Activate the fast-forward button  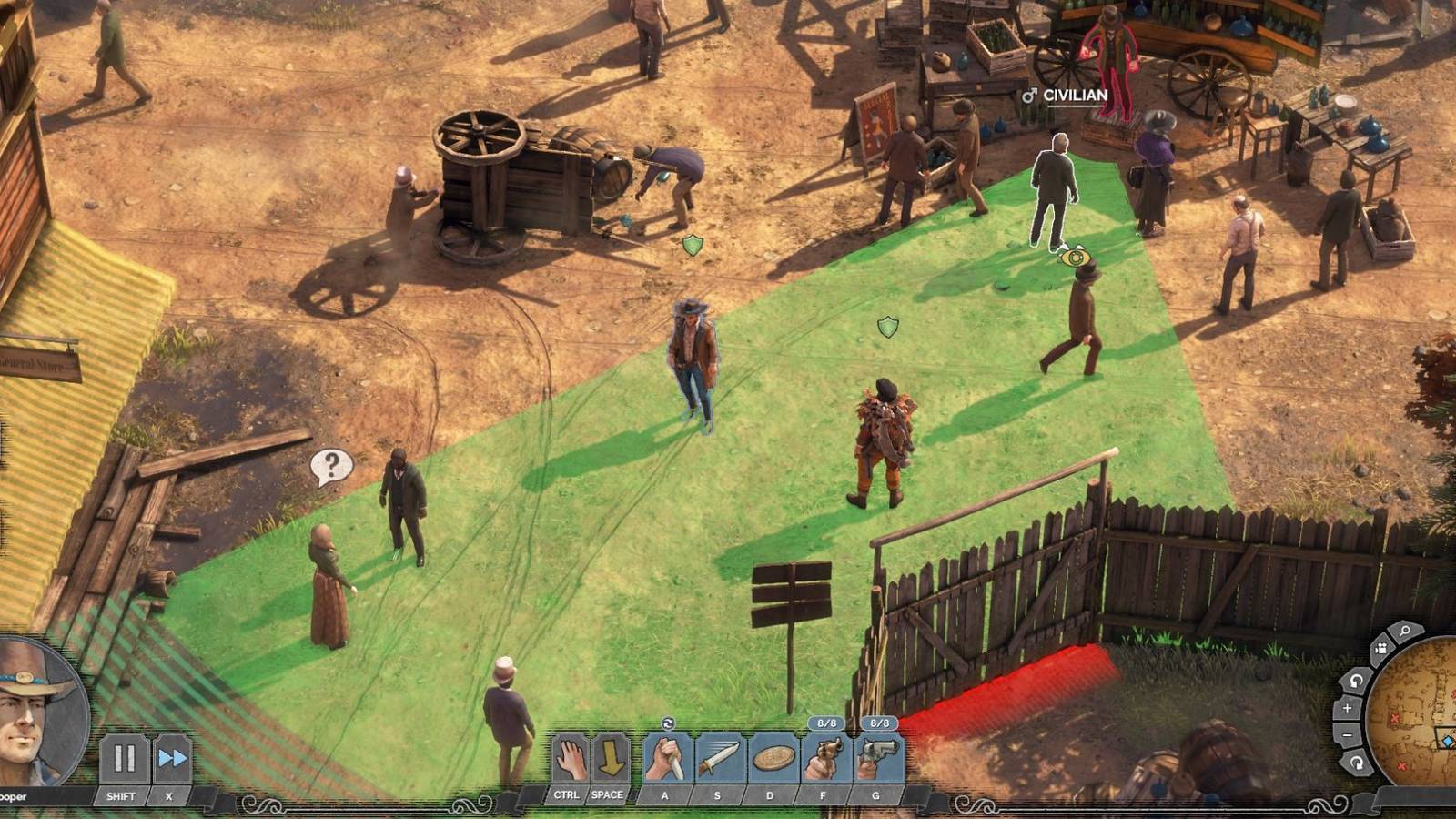[172, 758]
